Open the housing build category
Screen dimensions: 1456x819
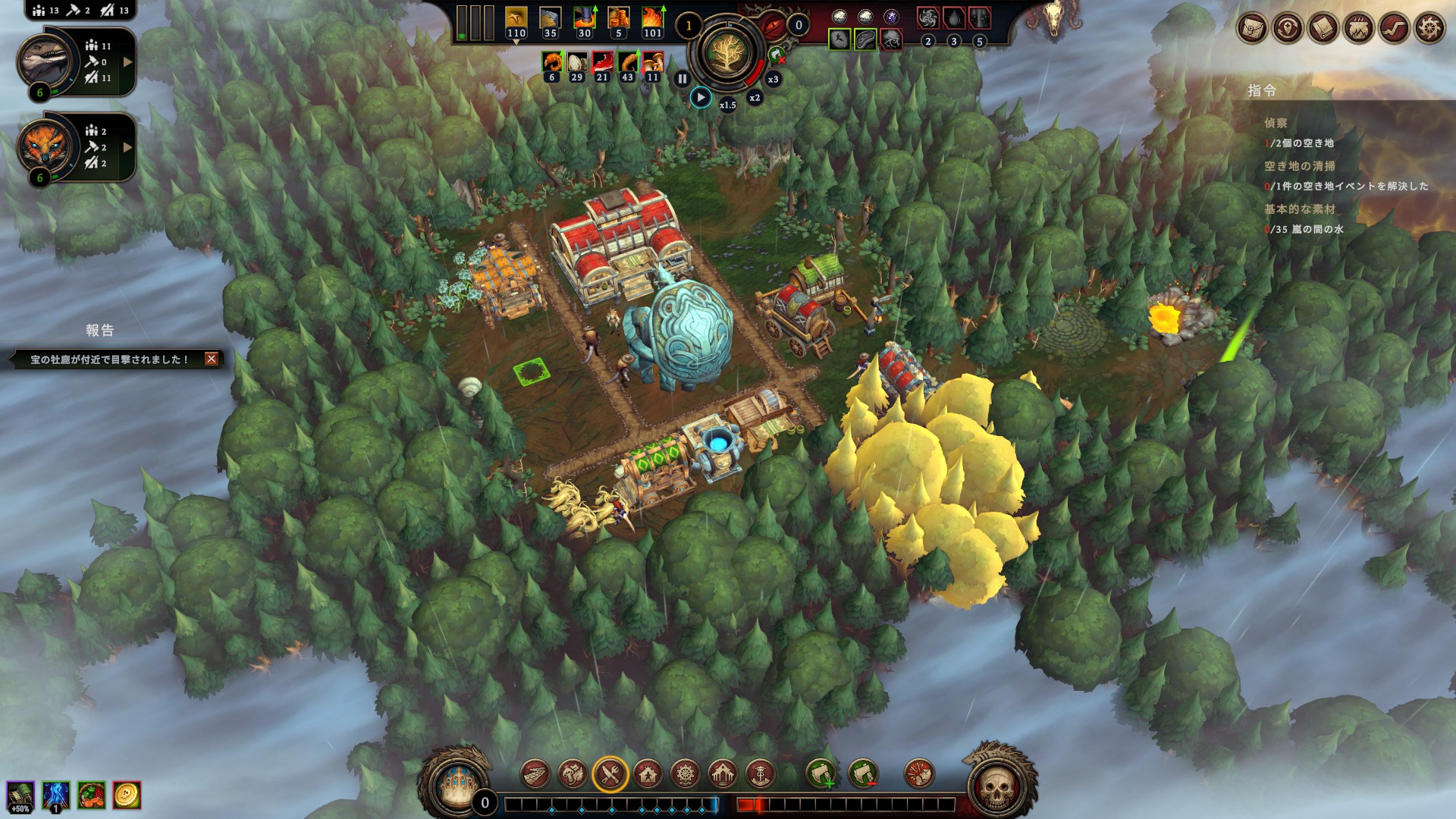click(648, 774)
